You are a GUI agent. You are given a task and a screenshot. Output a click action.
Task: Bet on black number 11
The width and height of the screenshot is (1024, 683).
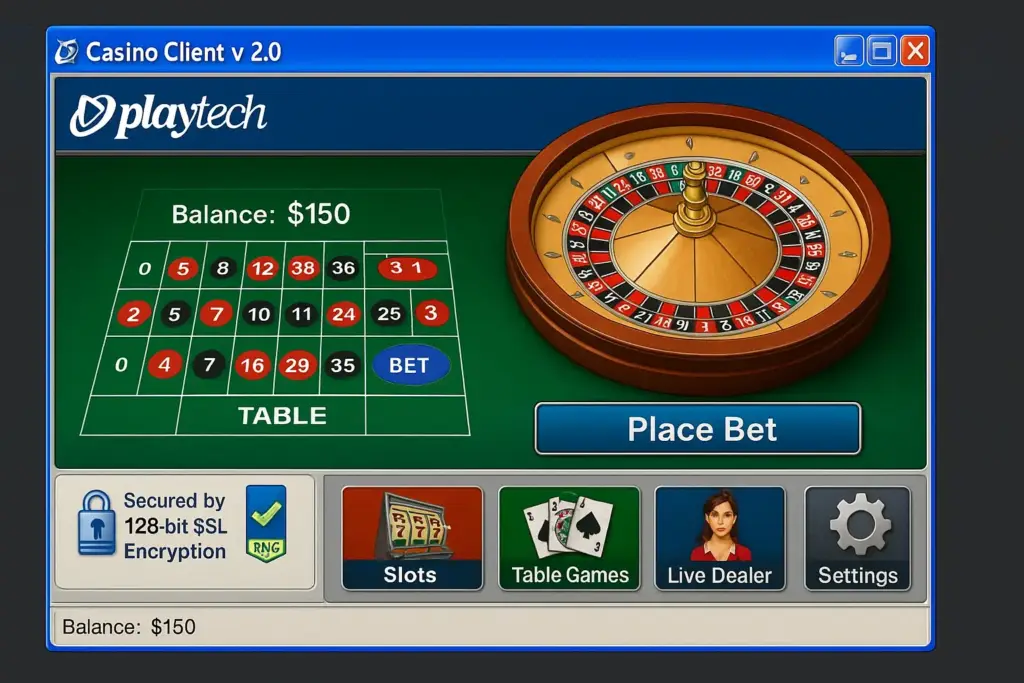[301, 314]
